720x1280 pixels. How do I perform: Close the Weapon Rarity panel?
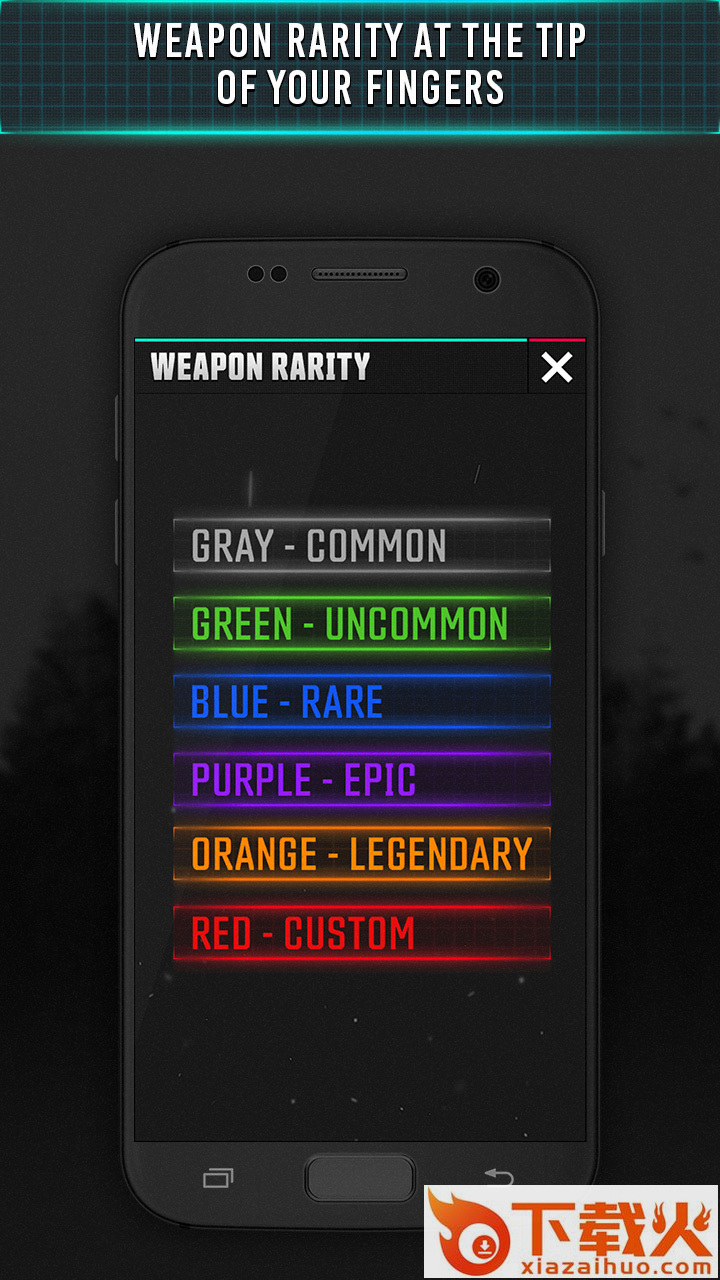point(556,368)
